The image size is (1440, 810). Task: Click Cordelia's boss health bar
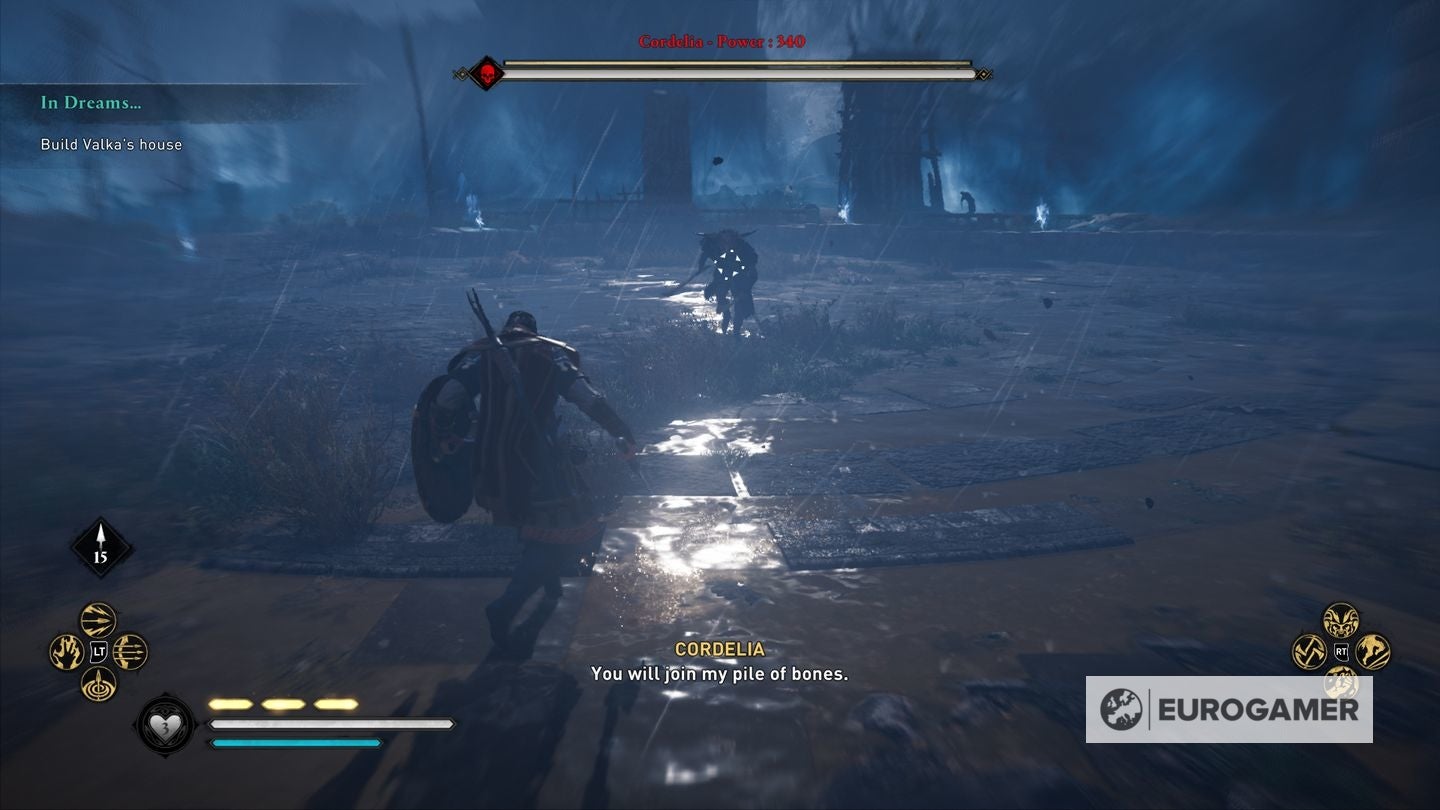pyautogui.click(x=738, y=70)
